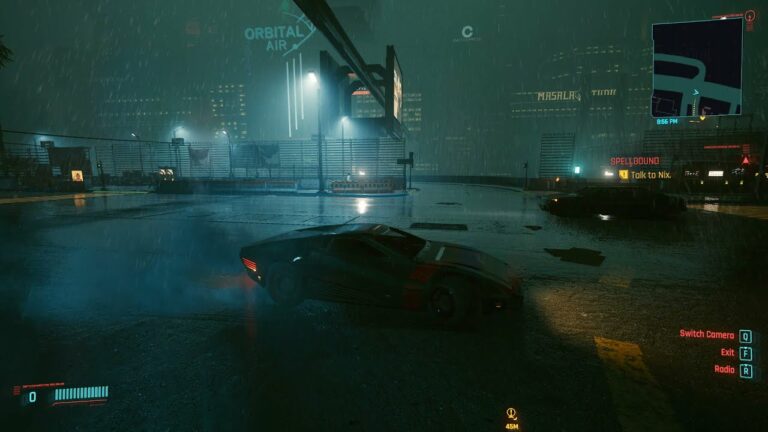Select the Spellbound quest title
This screenshot has height=432, width=768.
coord(634,161)
